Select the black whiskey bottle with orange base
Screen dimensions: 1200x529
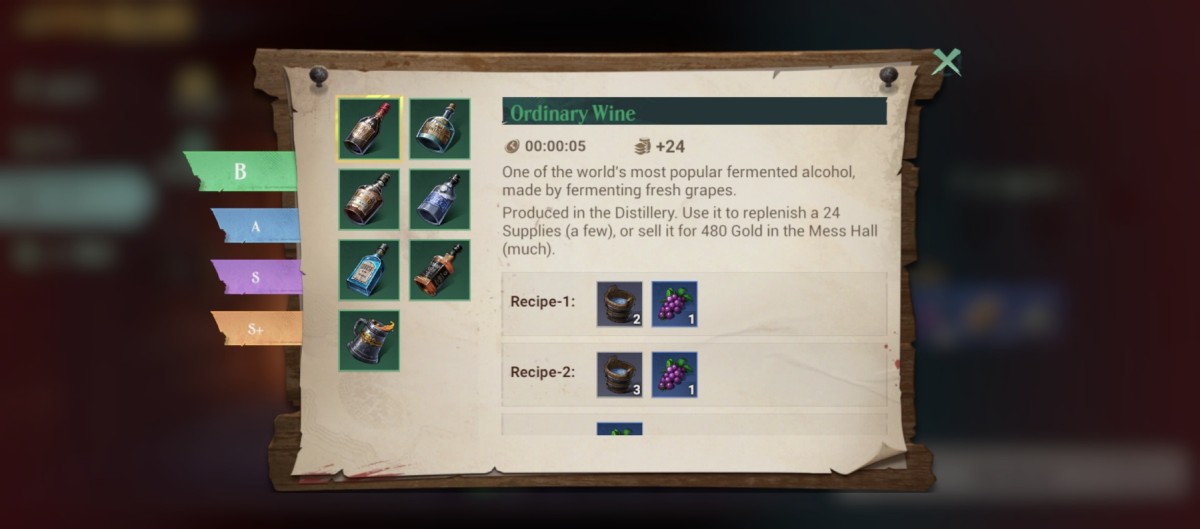tap(439, 270)
